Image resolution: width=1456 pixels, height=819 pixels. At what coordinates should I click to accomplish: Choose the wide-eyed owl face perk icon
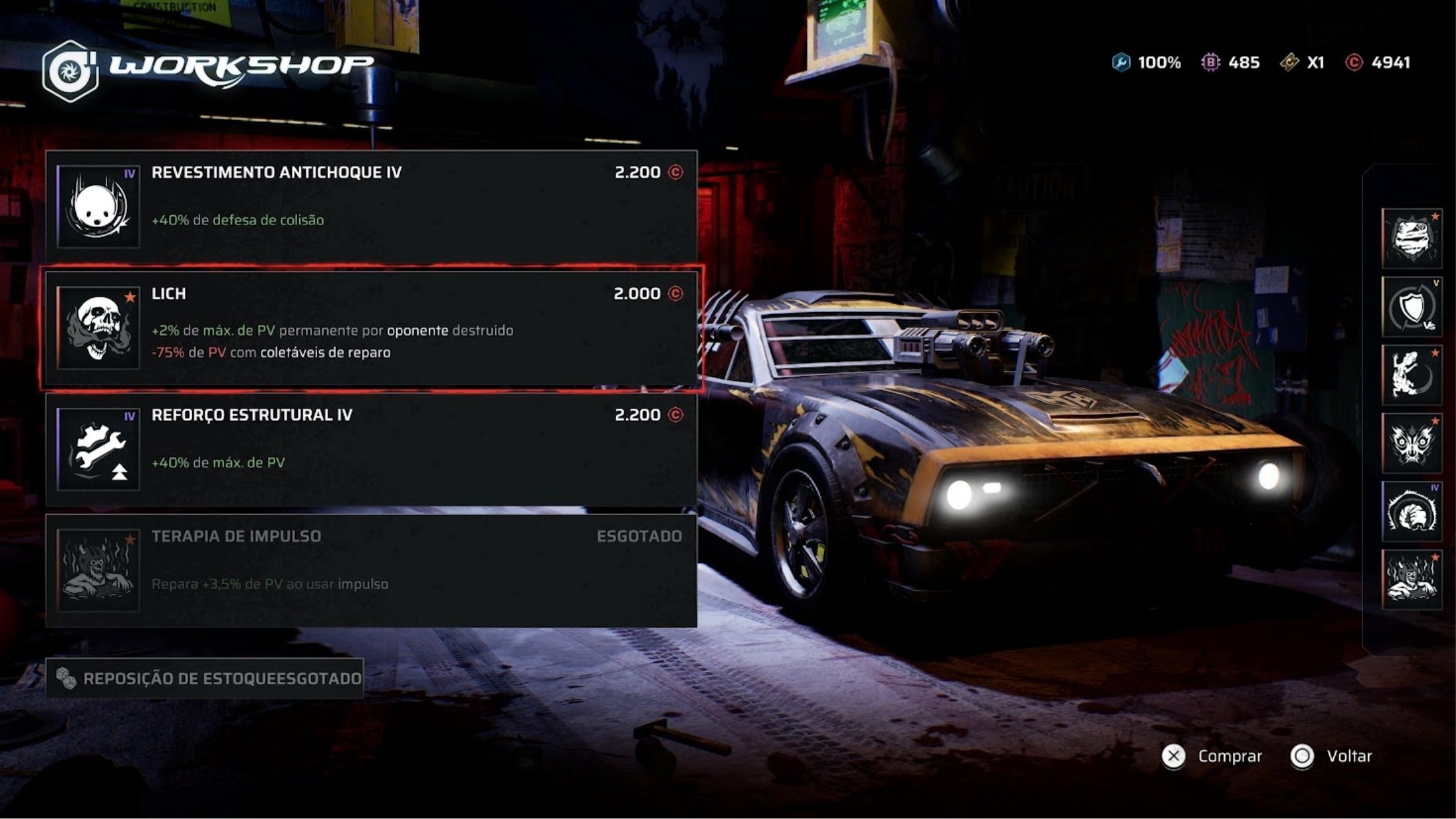[1412, 443]
